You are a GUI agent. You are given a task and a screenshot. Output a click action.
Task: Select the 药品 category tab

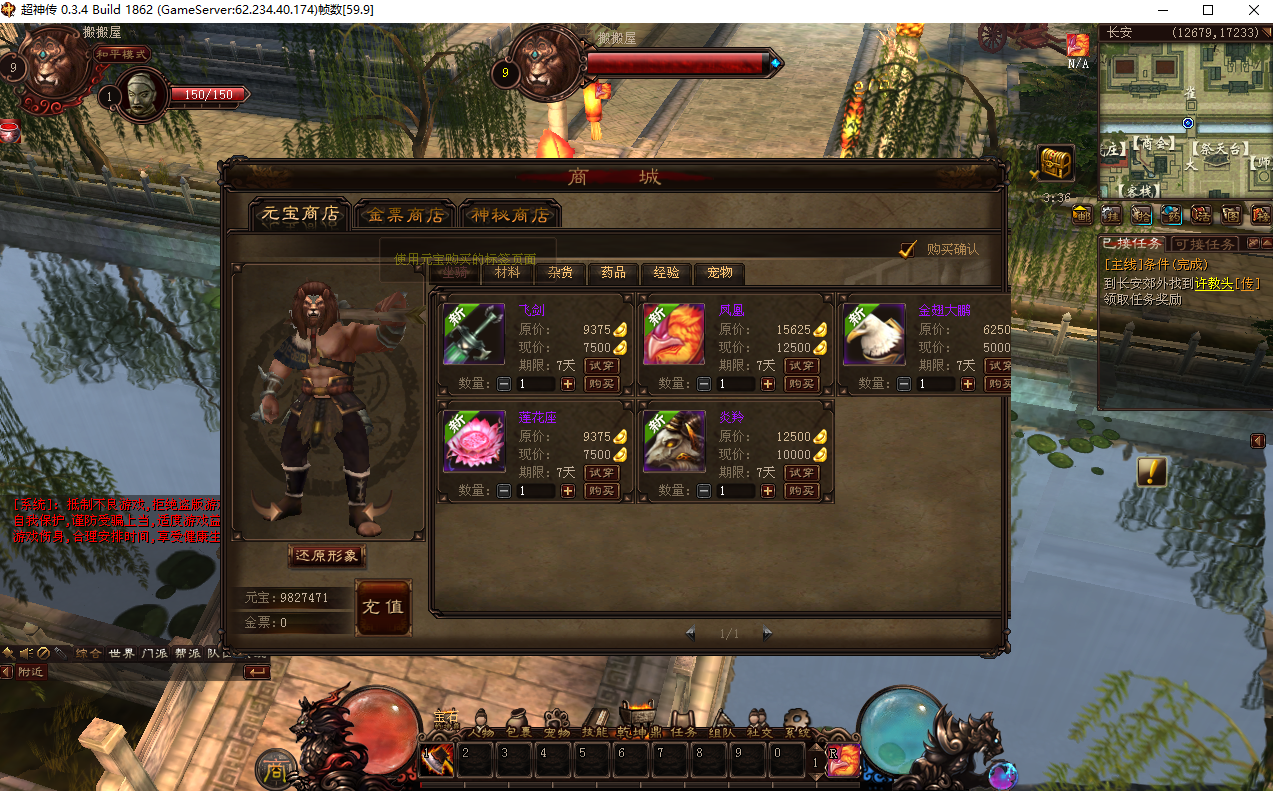[613, 273]
